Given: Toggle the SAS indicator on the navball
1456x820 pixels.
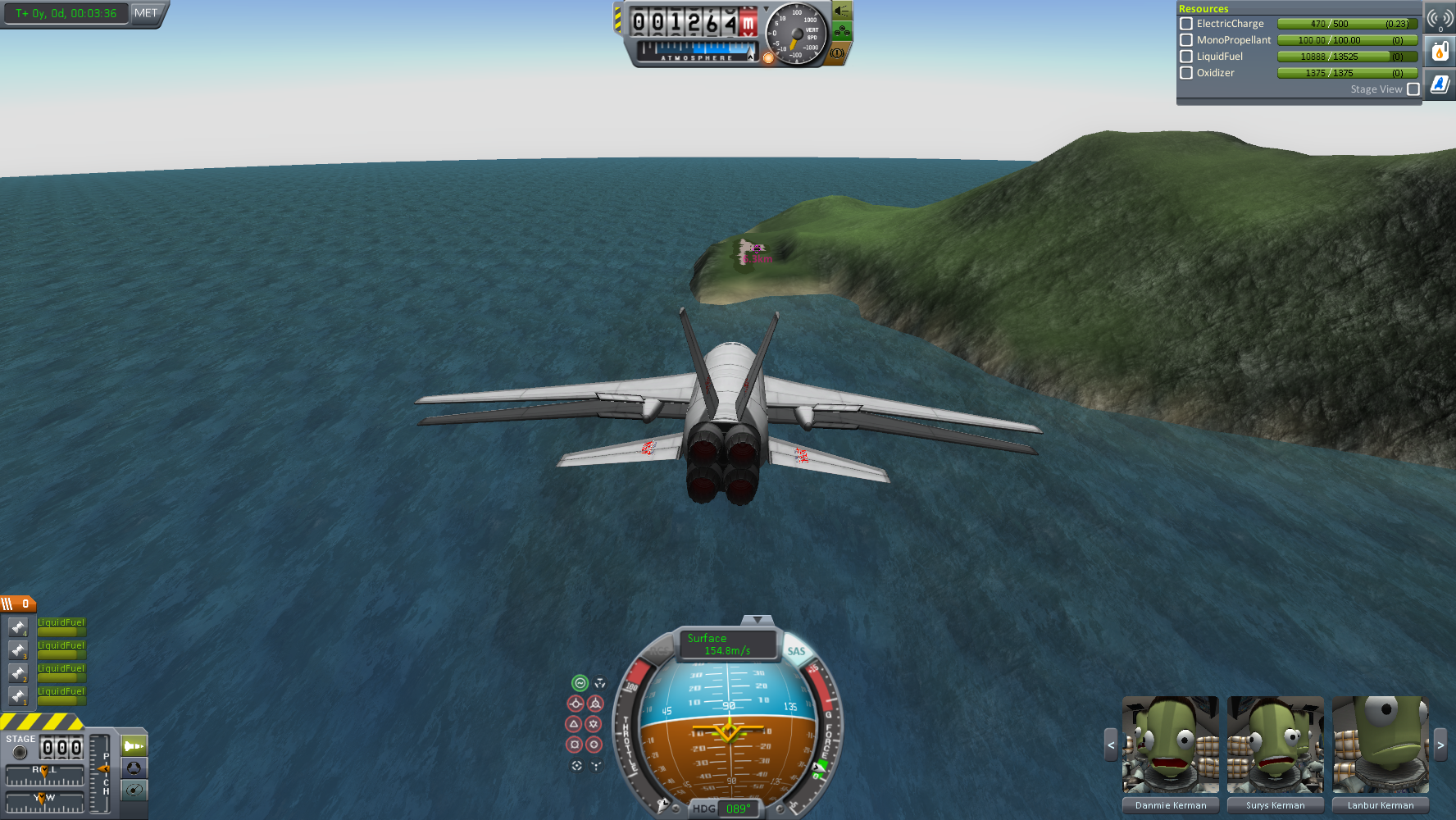Looking at the screenshot, I should [x=796, y=651].
